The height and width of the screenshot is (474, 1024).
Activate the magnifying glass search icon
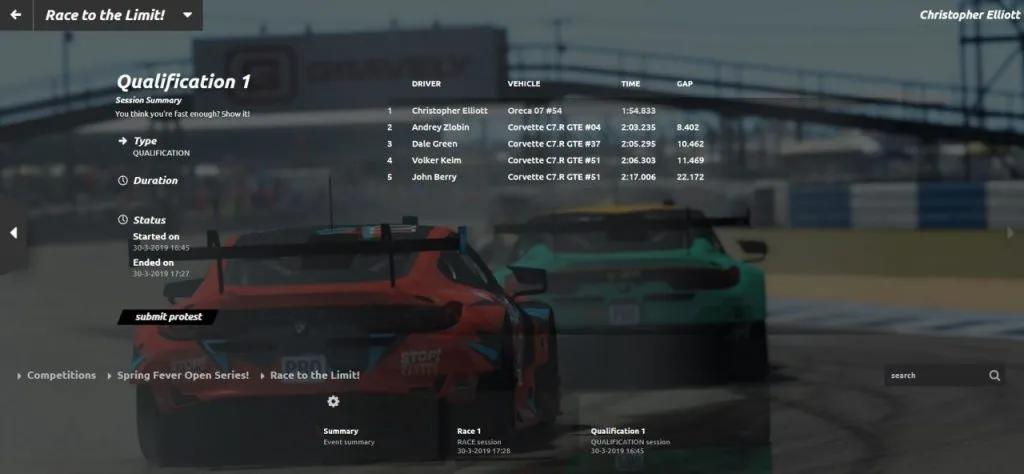pos(995,376)
